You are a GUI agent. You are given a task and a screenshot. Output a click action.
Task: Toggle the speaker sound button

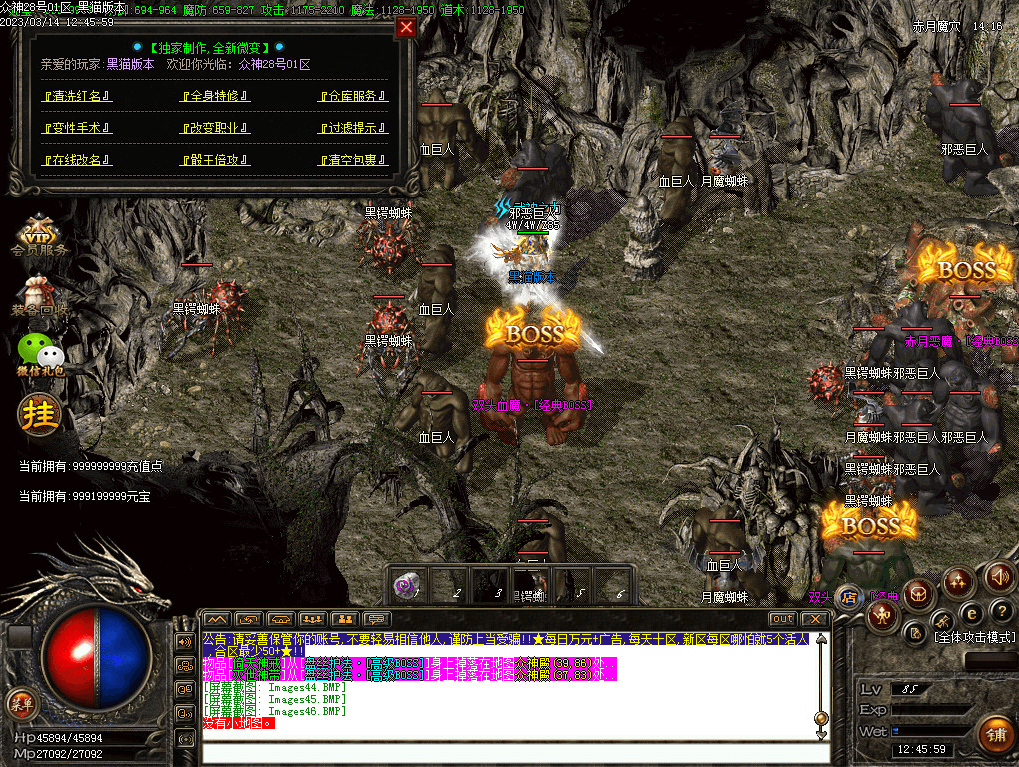tap(999, 576)
